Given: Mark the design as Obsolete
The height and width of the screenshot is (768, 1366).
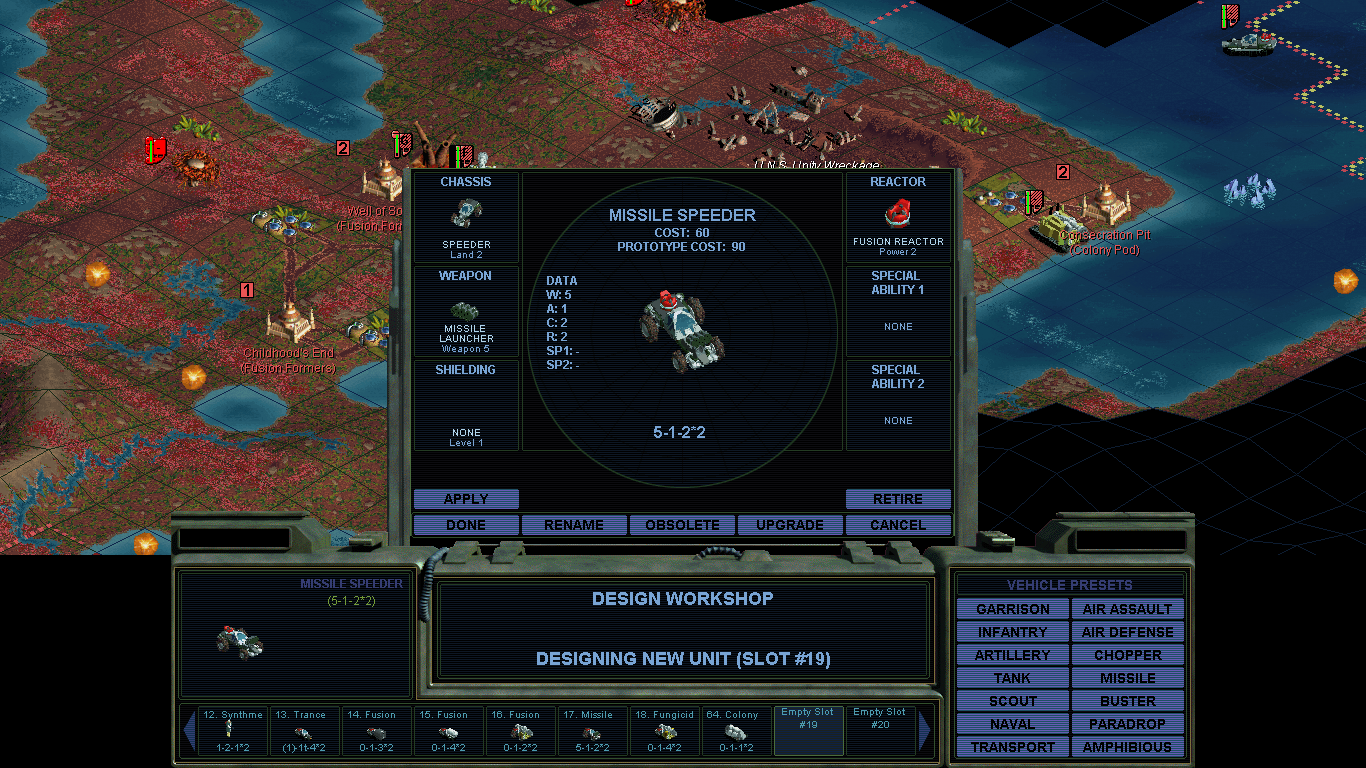Looking at the screenshot, I should click(x=682, y=525).
